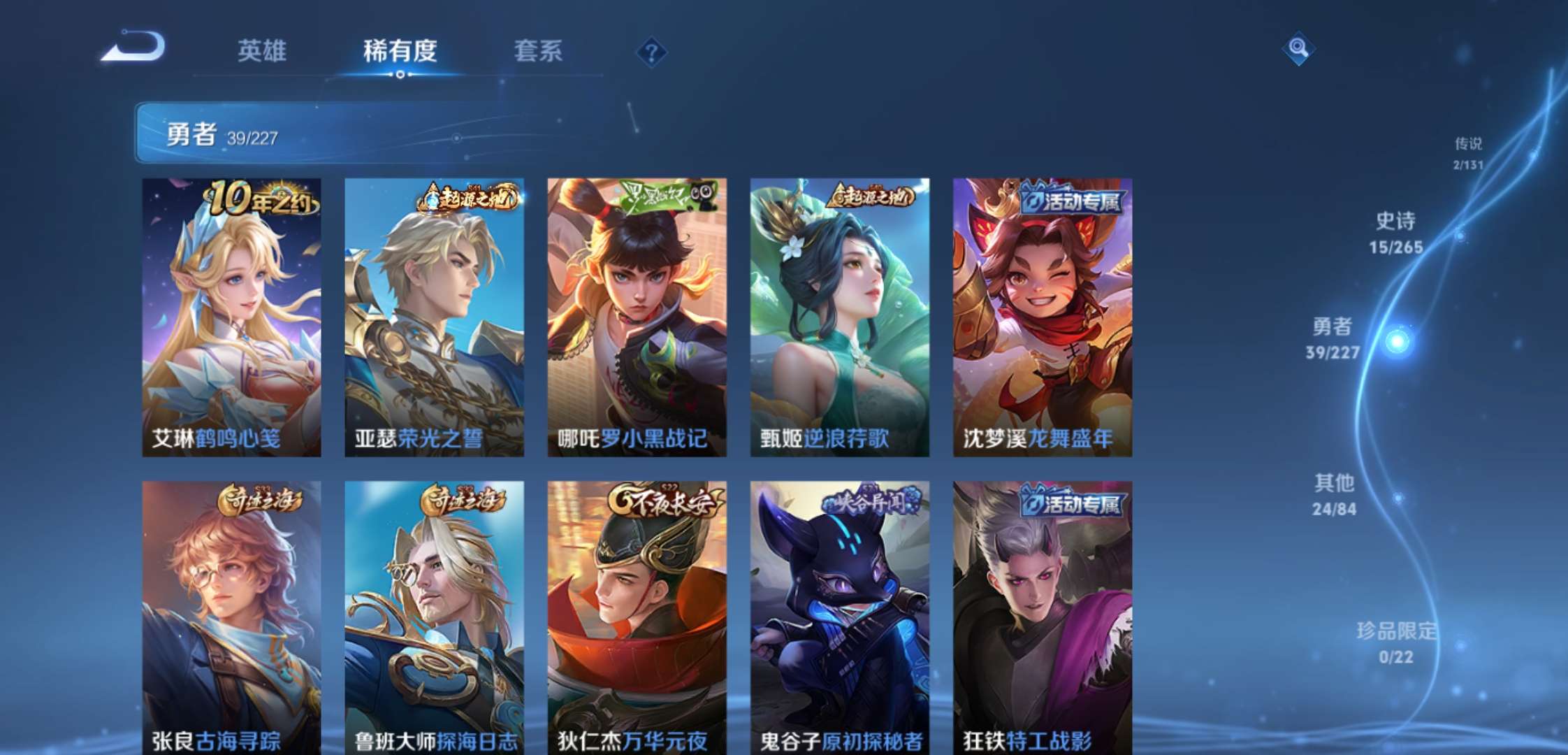Open the search magnifier at top right
Image resolution: width=1568 pixels, height=755 pixels.
click(1300, 48)
